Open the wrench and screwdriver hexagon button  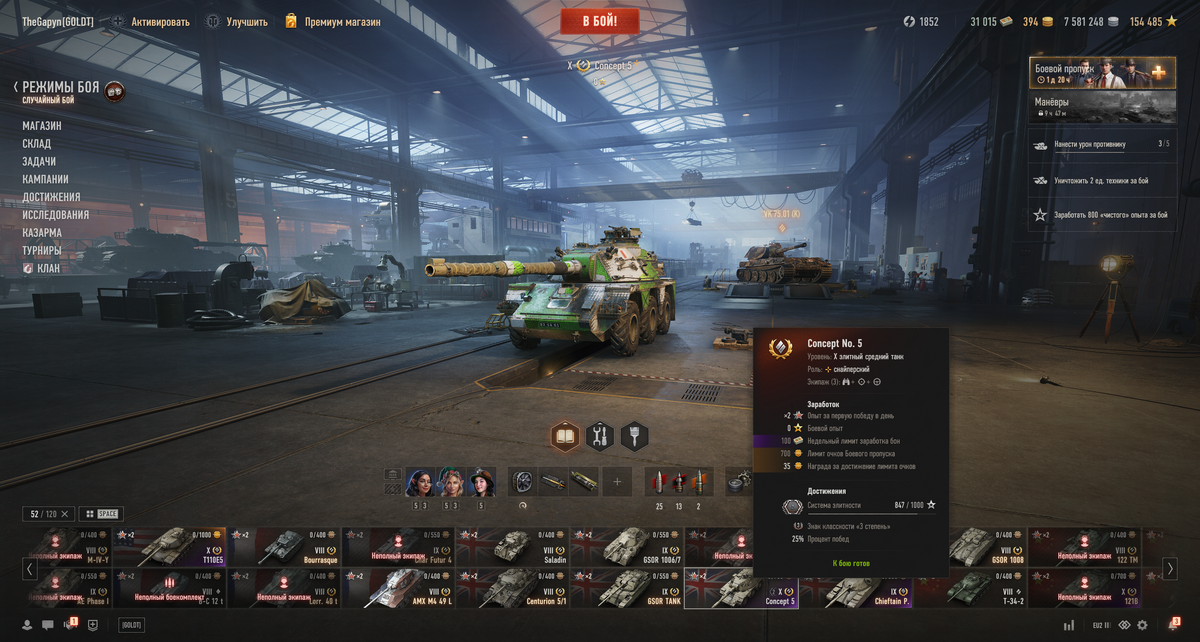click(x=600, y=436)
